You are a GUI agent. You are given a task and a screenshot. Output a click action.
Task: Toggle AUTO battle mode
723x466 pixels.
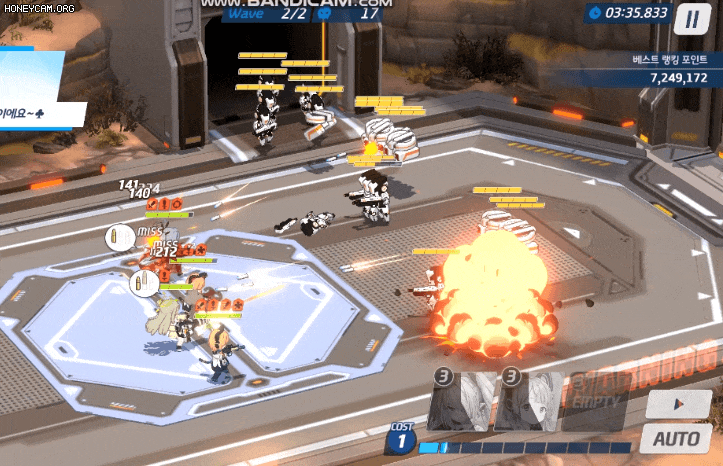point(676,437)
